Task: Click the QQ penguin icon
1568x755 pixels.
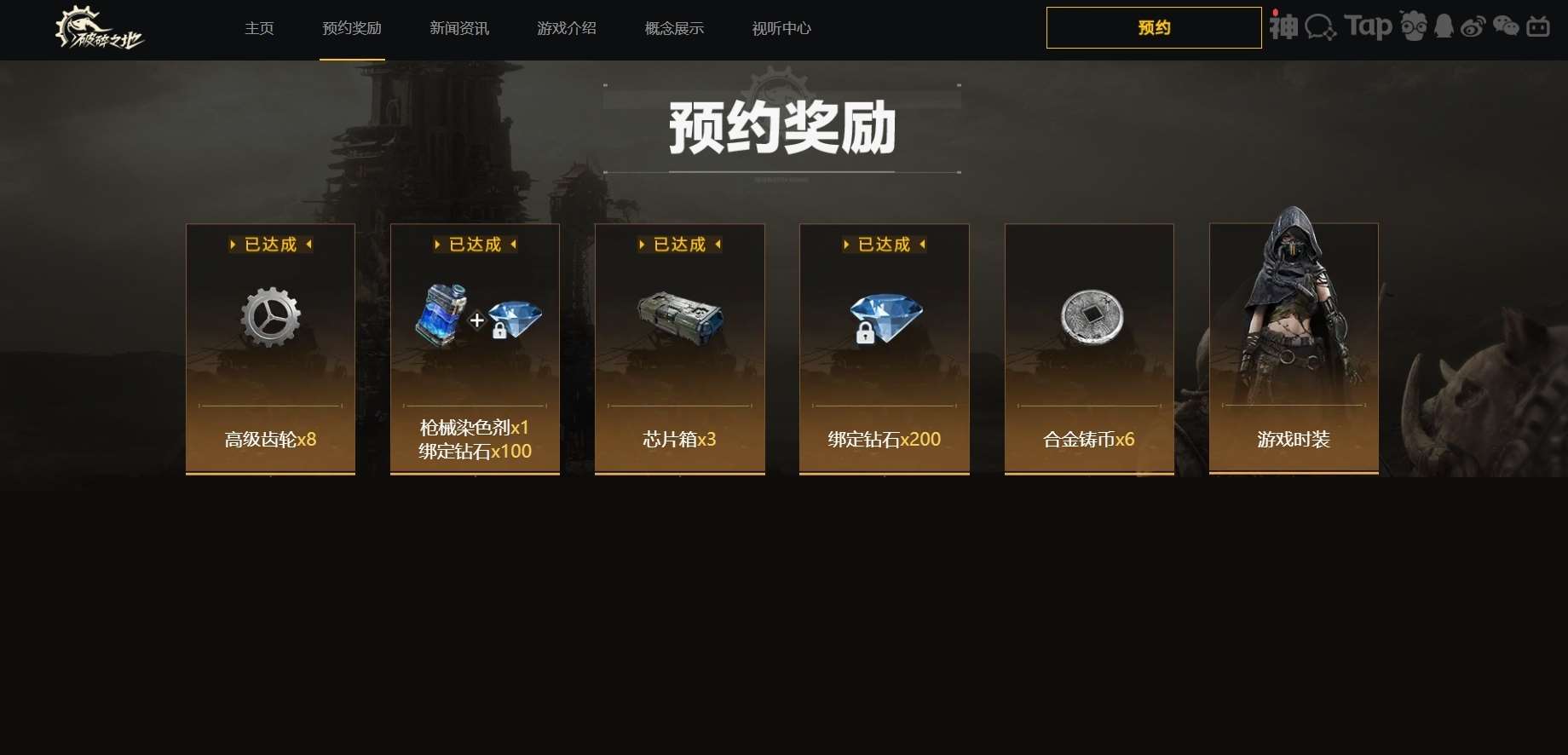Action: [x=1444, y=26]
